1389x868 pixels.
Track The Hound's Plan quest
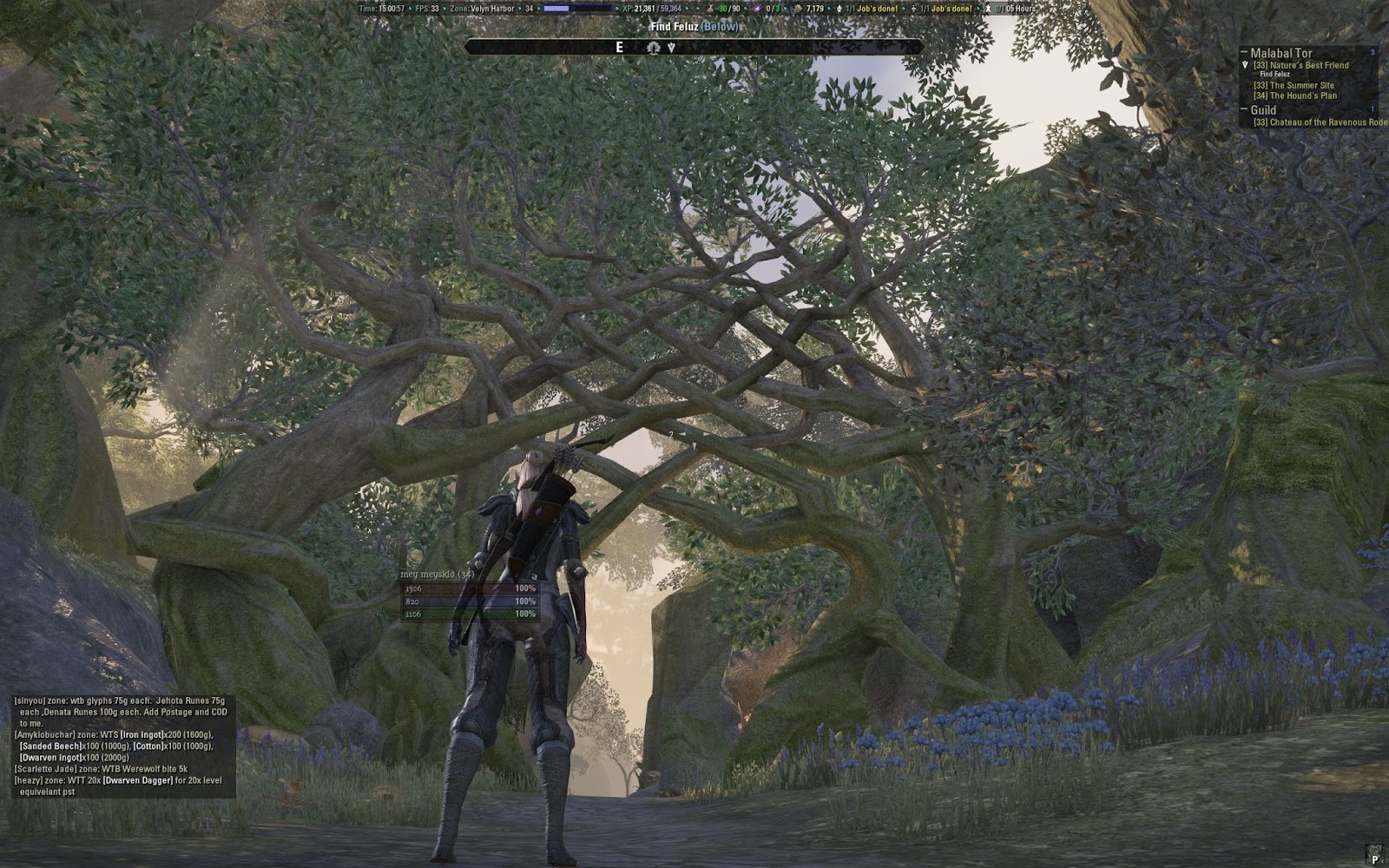1294,95
